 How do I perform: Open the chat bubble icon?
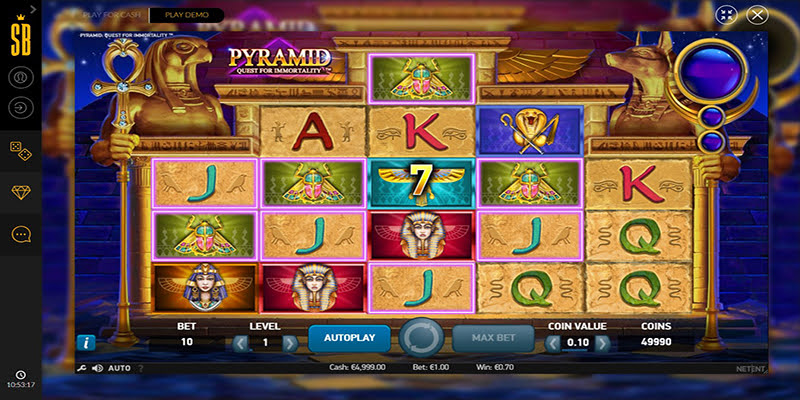click(21, 234)
